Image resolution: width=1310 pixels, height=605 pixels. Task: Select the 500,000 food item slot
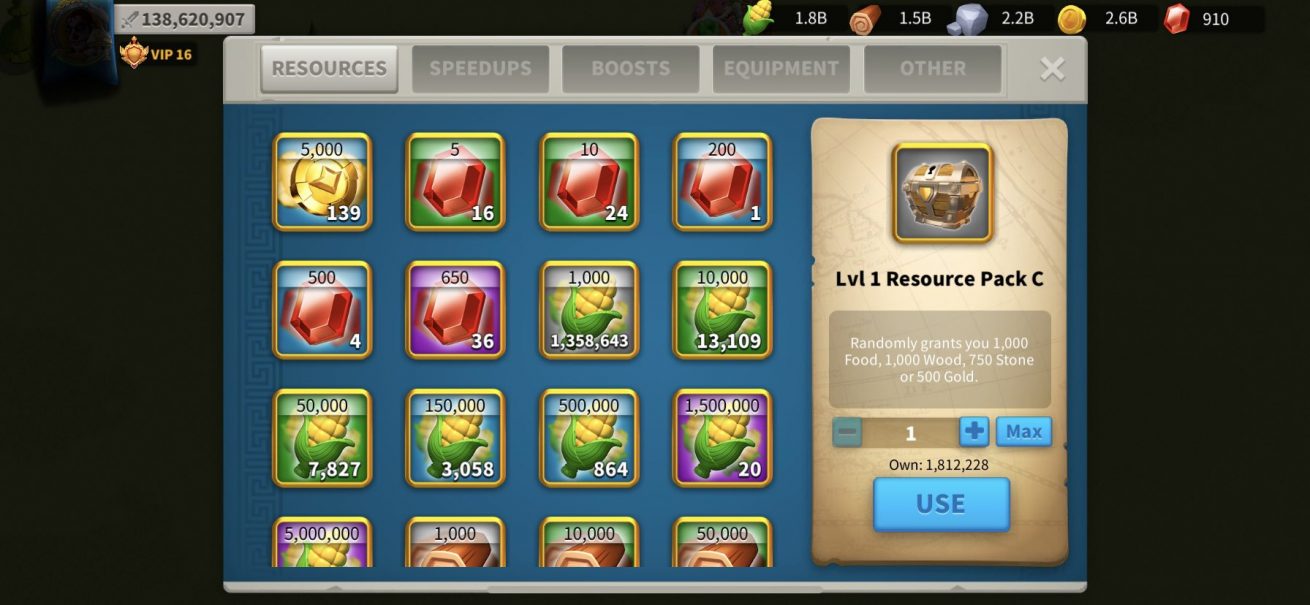(x=589, y=438)
